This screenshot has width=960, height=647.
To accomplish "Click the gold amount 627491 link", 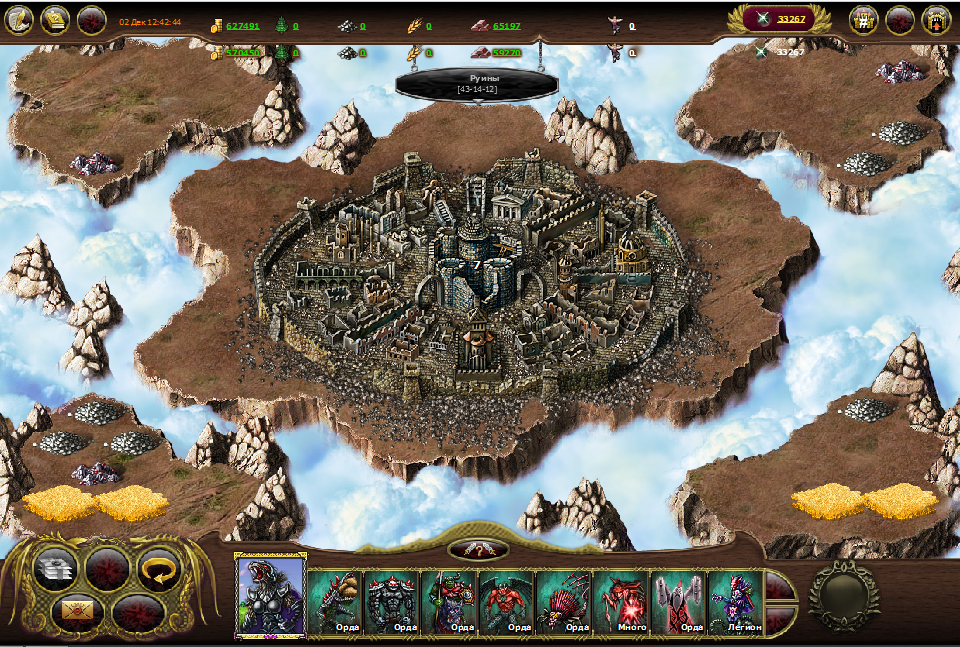I will (243, 26).
